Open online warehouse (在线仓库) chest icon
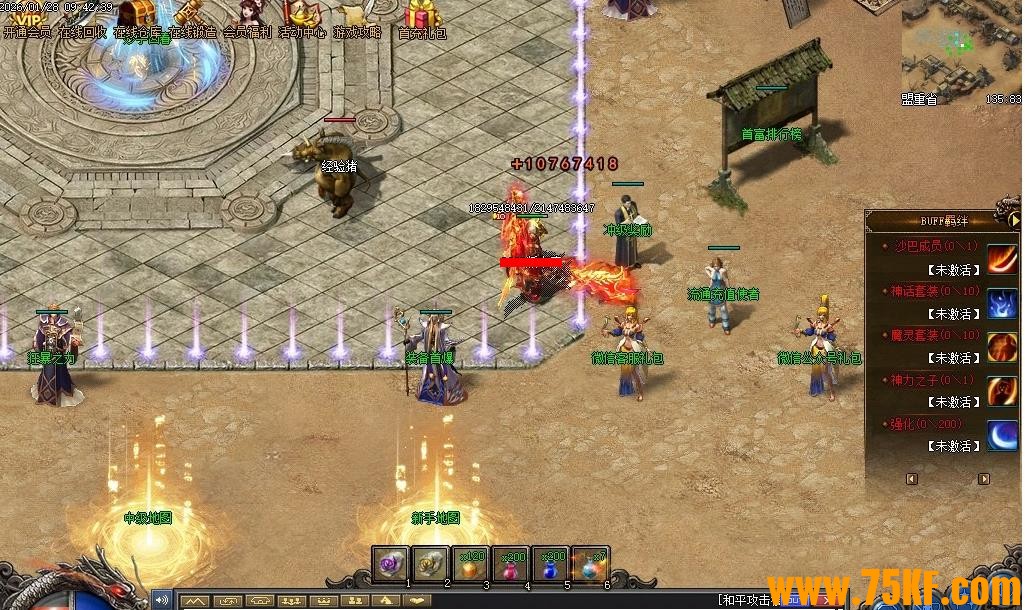Screen dimensions: 1025x610 pos(136,16)
